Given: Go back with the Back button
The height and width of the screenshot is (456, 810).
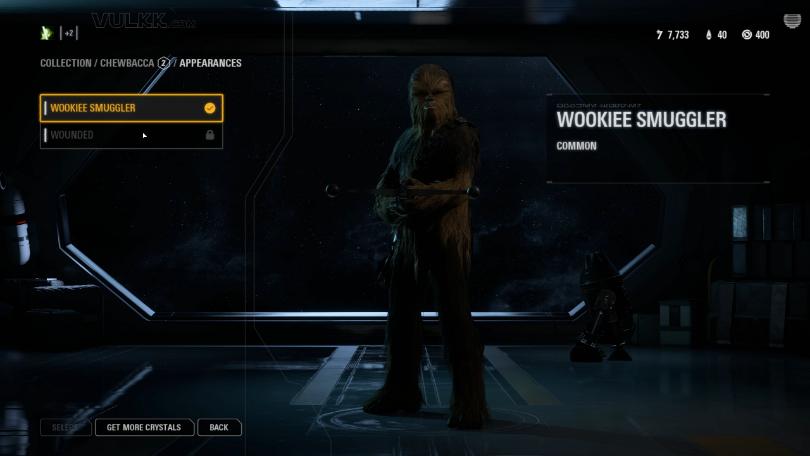Looking at the screenshot, I should click(x=219, y=427).
